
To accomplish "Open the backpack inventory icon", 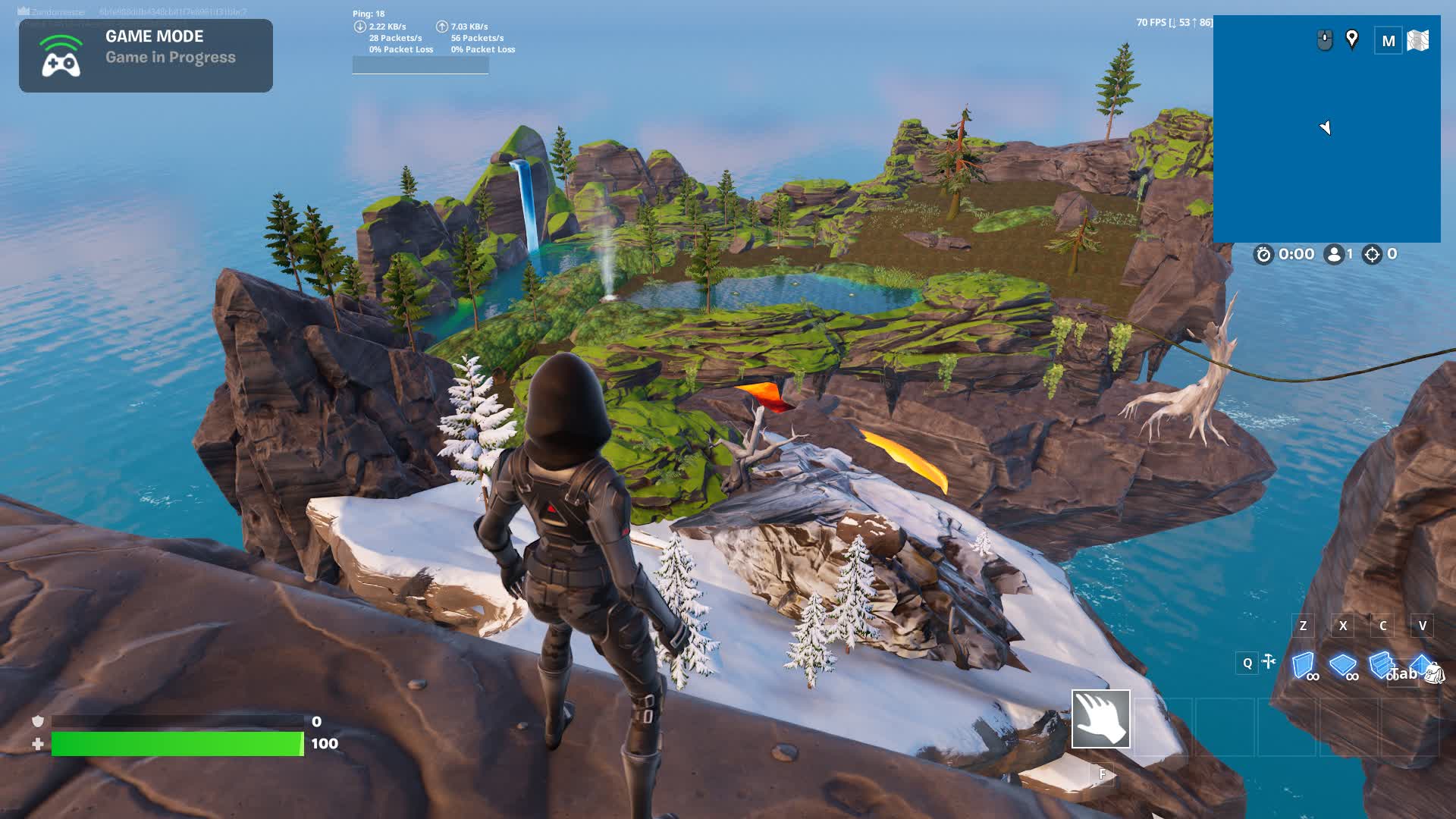I will point(1435,673).
